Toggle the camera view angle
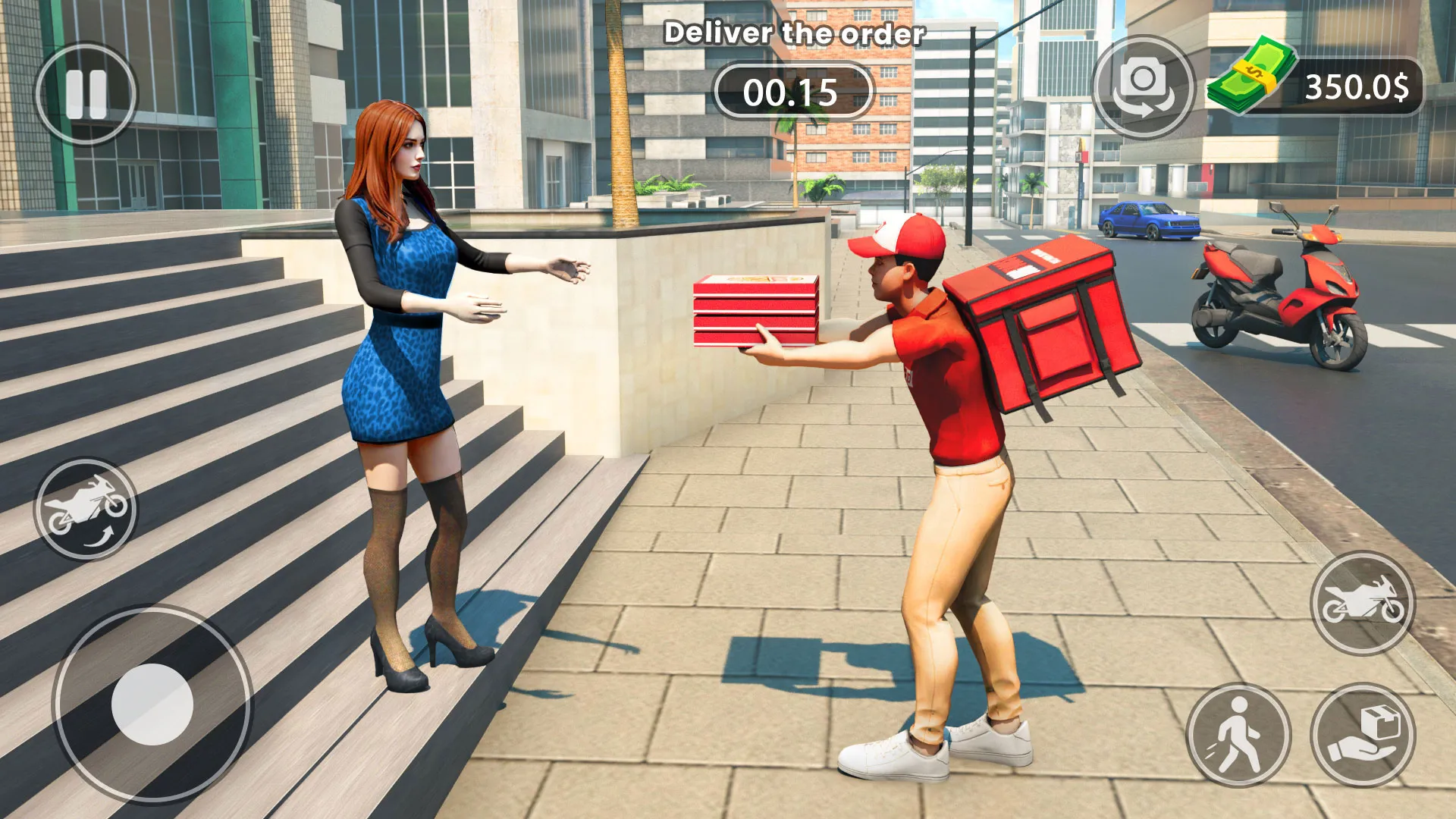 (x=1142, y=83)
